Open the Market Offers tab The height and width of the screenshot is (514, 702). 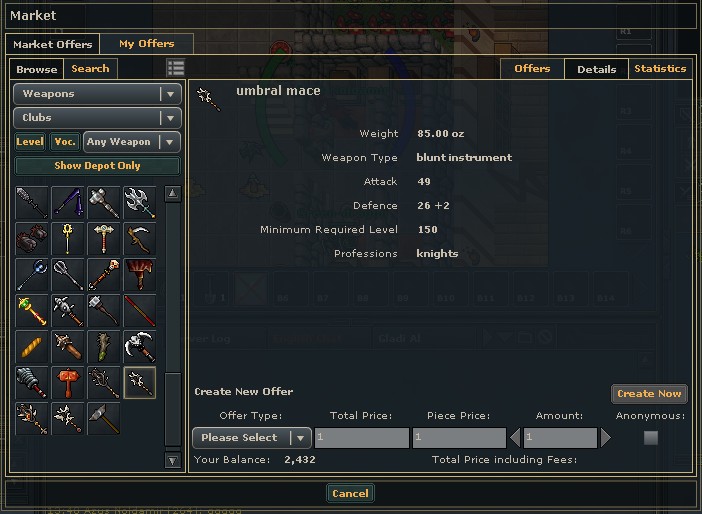tap(54, 44)
